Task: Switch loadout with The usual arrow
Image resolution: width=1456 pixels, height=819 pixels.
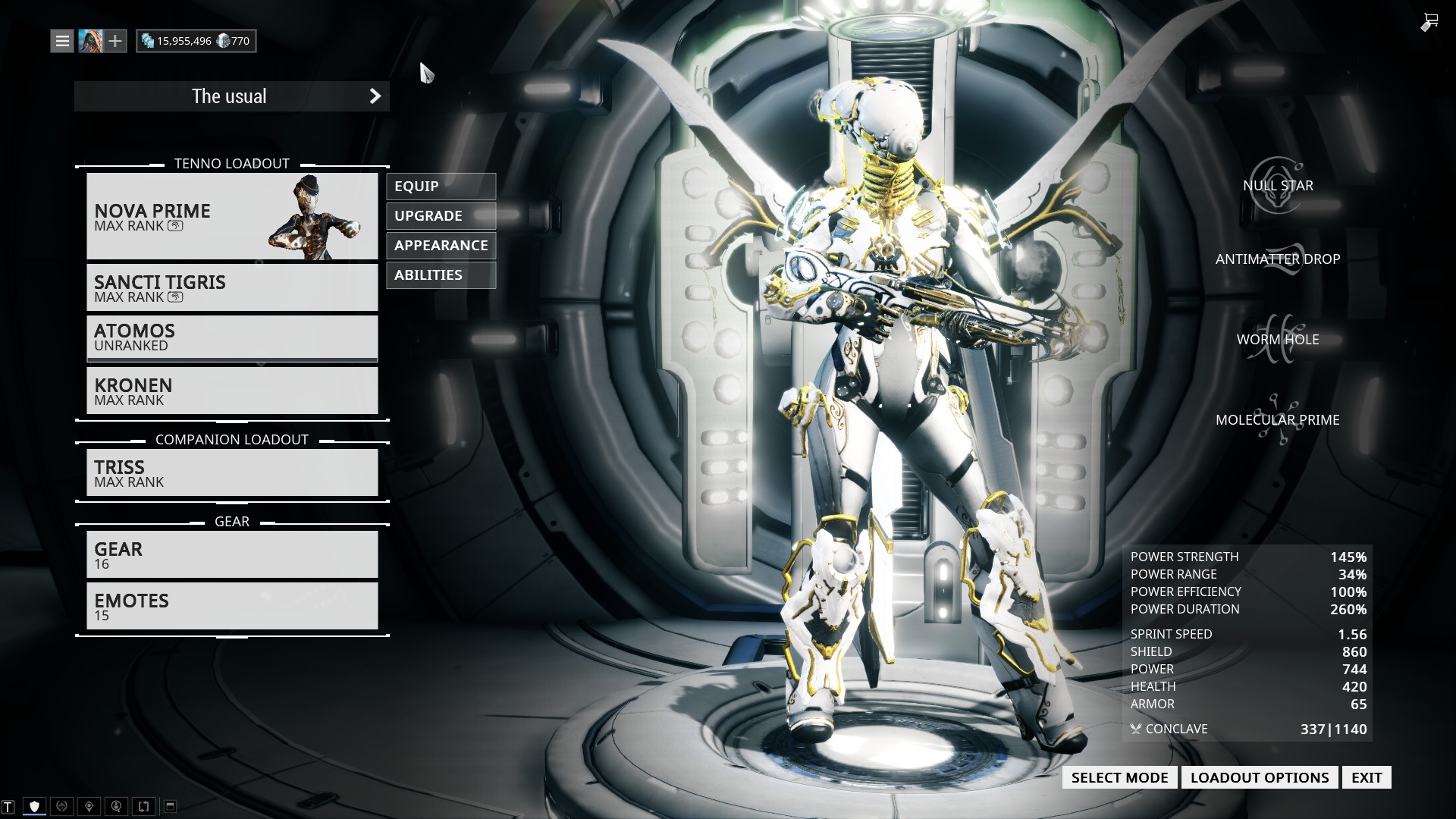Action: coord(375,96)
